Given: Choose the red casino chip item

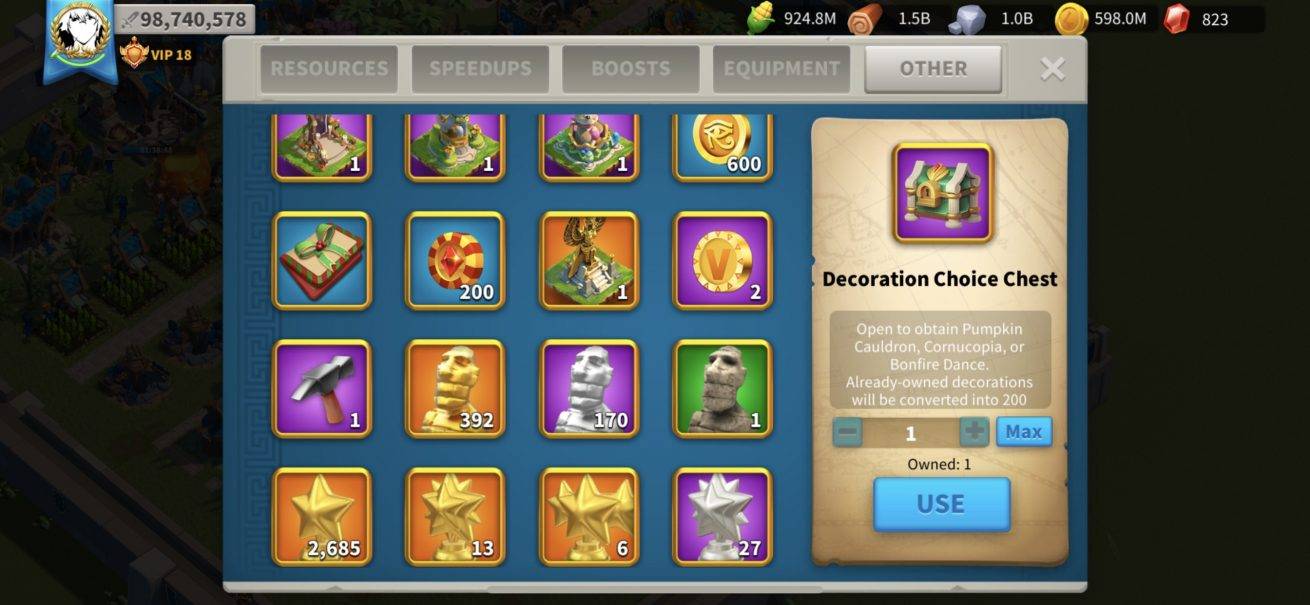Looking at the screenshot, I should tap(455, 260).
